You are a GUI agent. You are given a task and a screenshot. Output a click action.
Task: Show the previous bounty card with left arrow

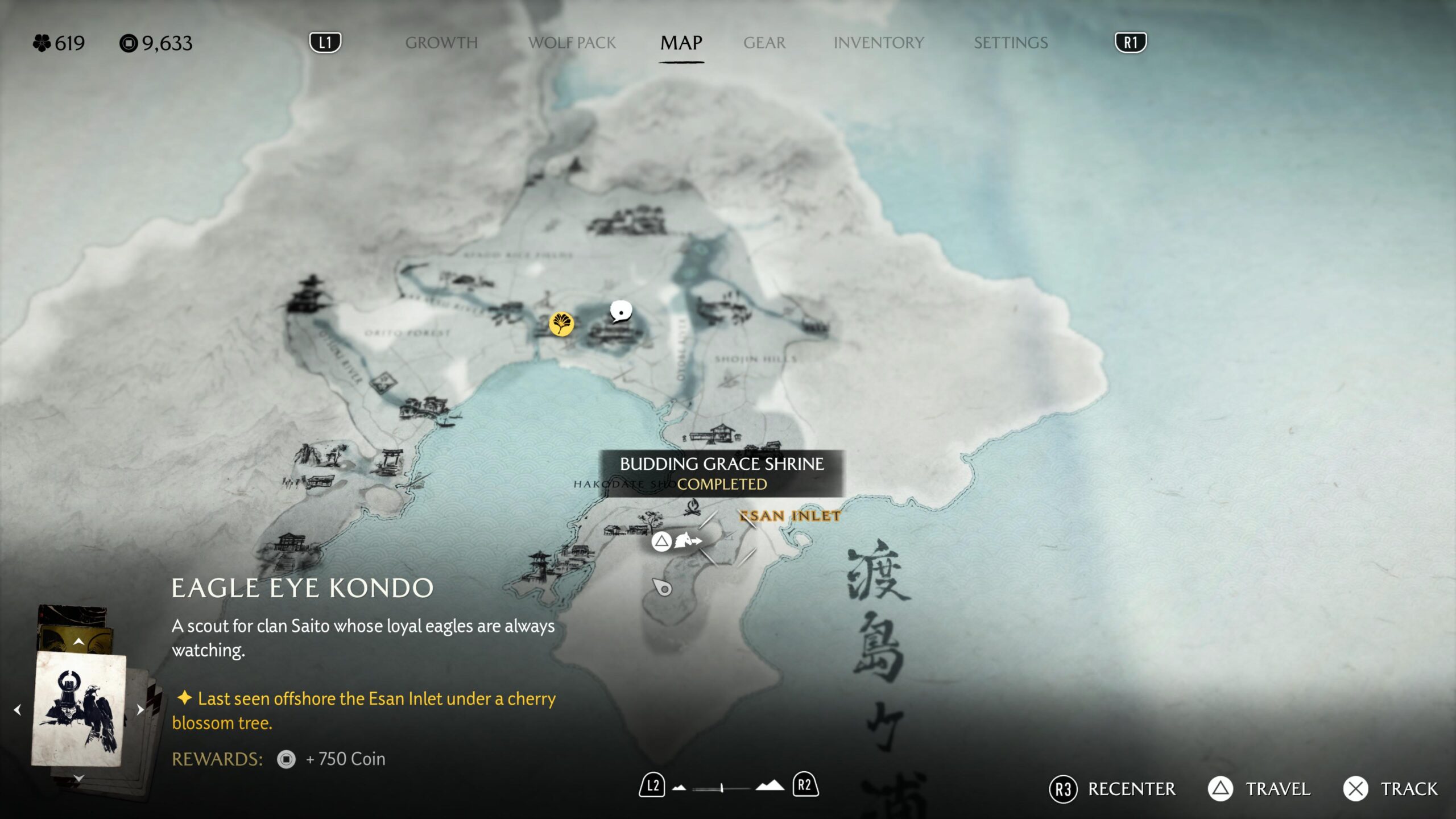pos(18,709)
